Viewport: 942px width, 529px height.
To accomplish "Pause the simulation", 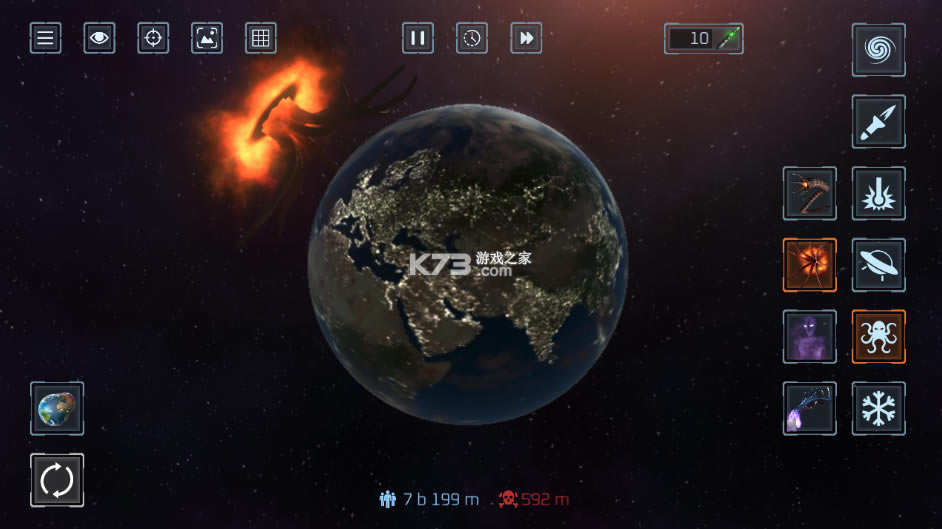I will tap(418, 39).
